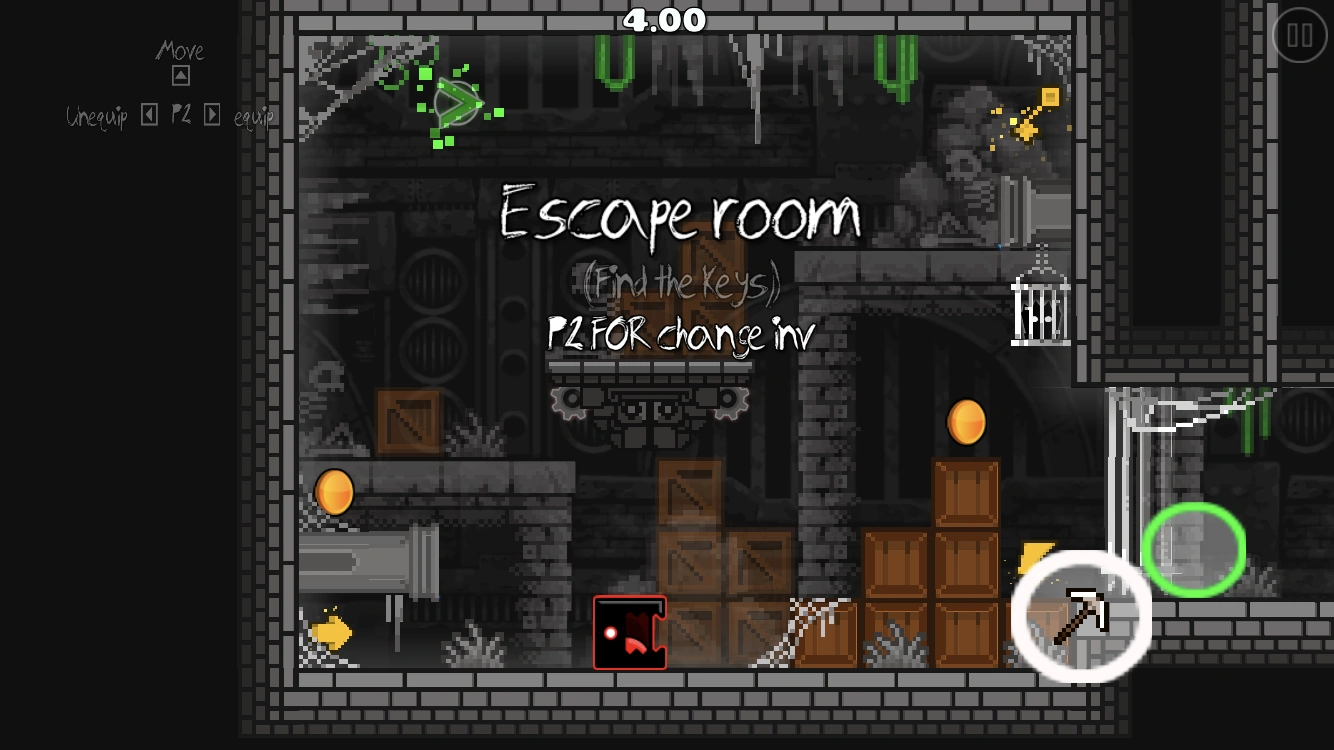Image resolution: width=1334 pixels, height=750 pixels.
Task: Click the coin atop the crate stack
Action: 965,422
